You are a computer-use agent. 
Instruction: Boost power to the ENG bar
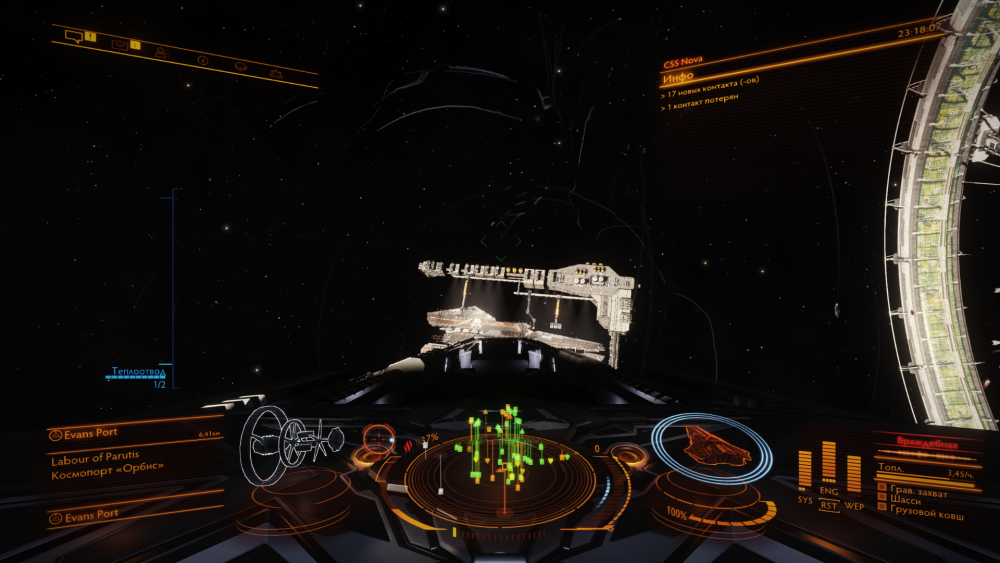click(x=829, y=461)
